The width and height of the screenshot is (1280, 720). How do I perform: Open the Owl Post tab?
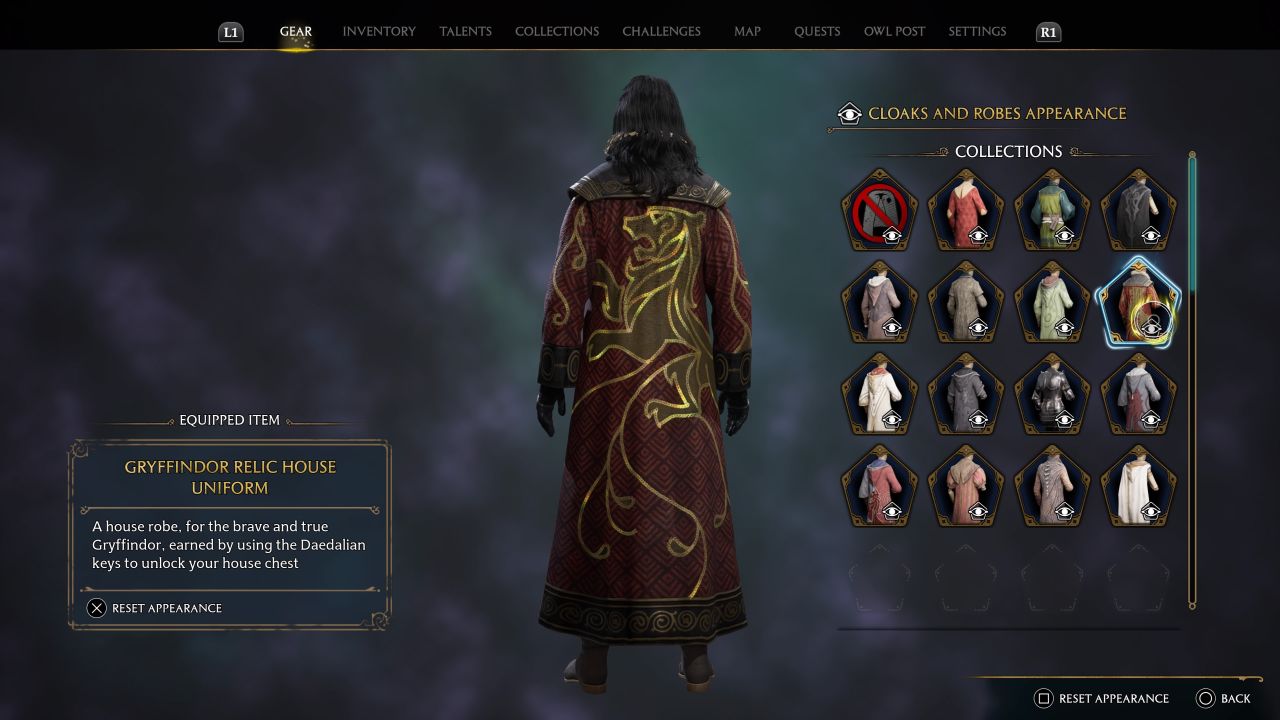(894, 31)
